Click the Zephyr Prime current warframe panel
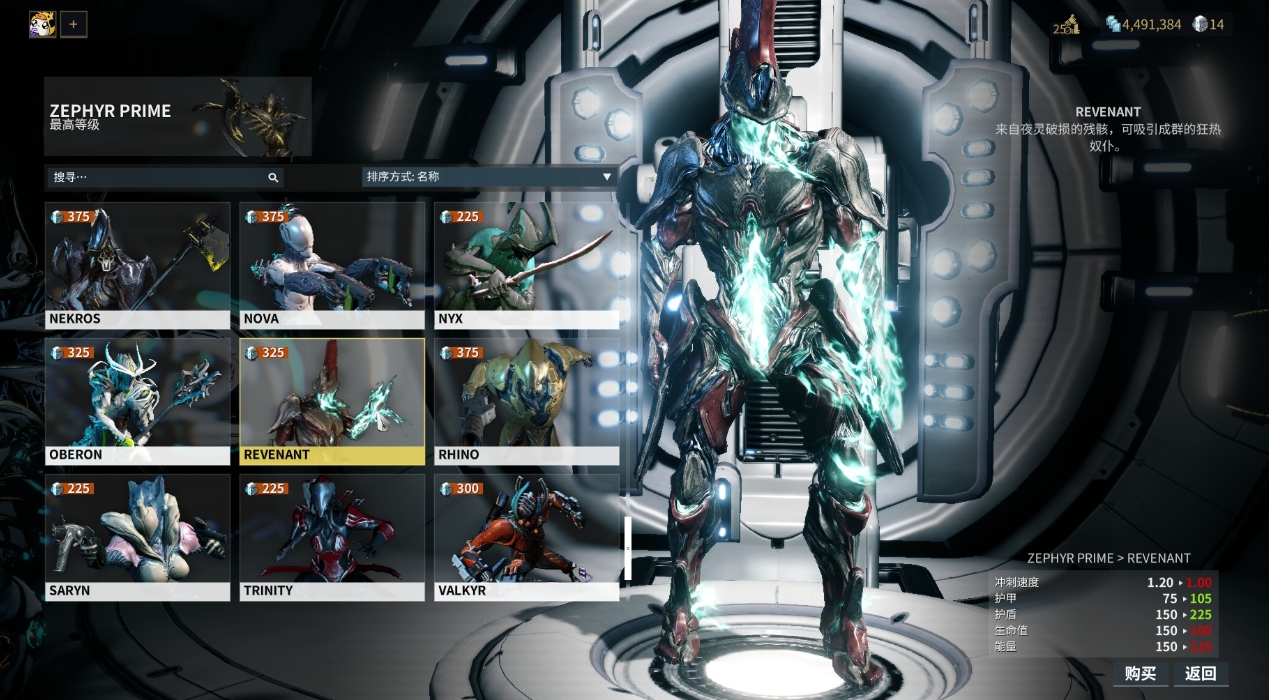Viewport: 1269px width, 700px height. [177, 116]
